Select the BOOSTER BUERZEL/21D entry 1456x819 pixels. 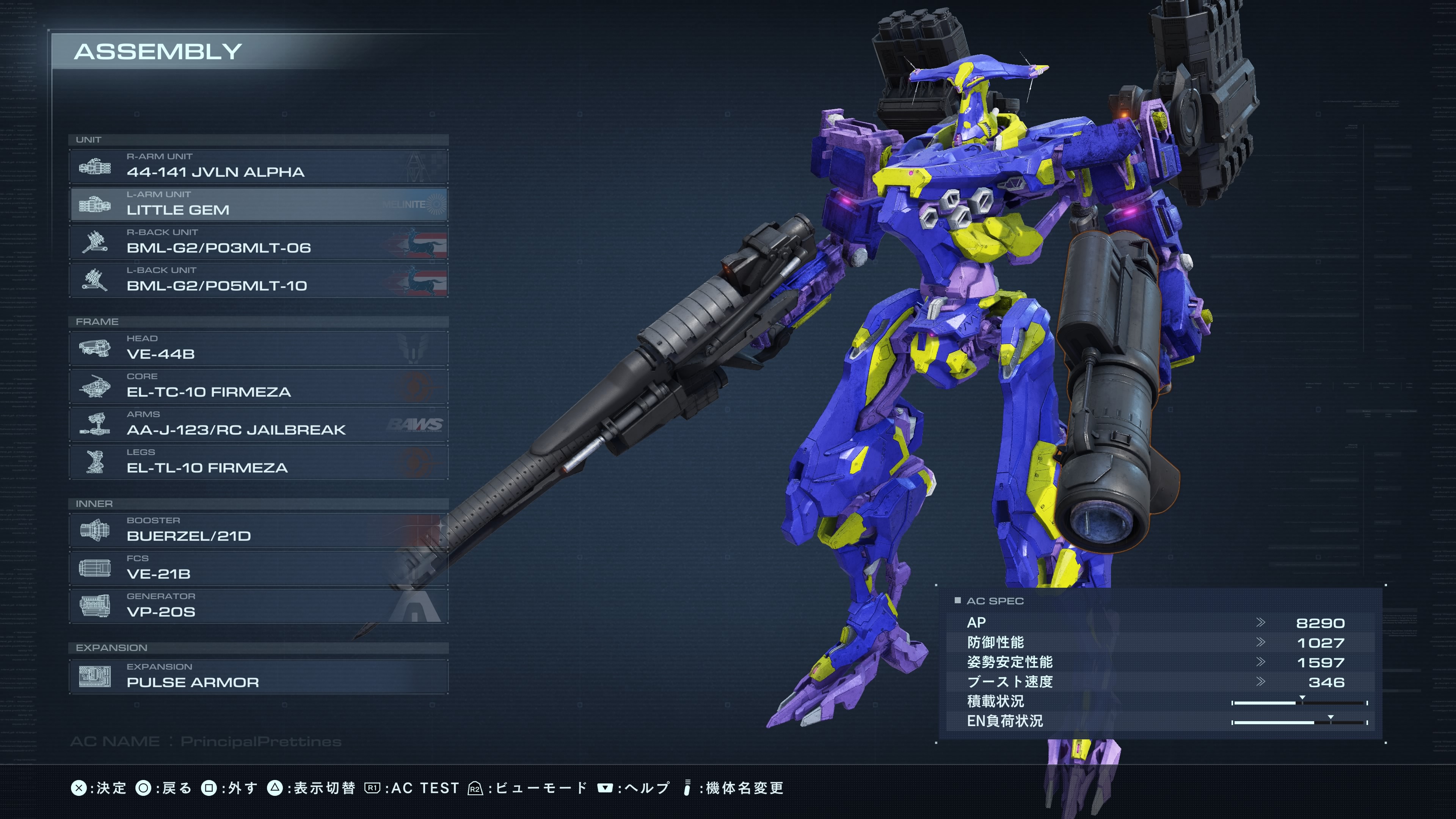pos(258,530)
